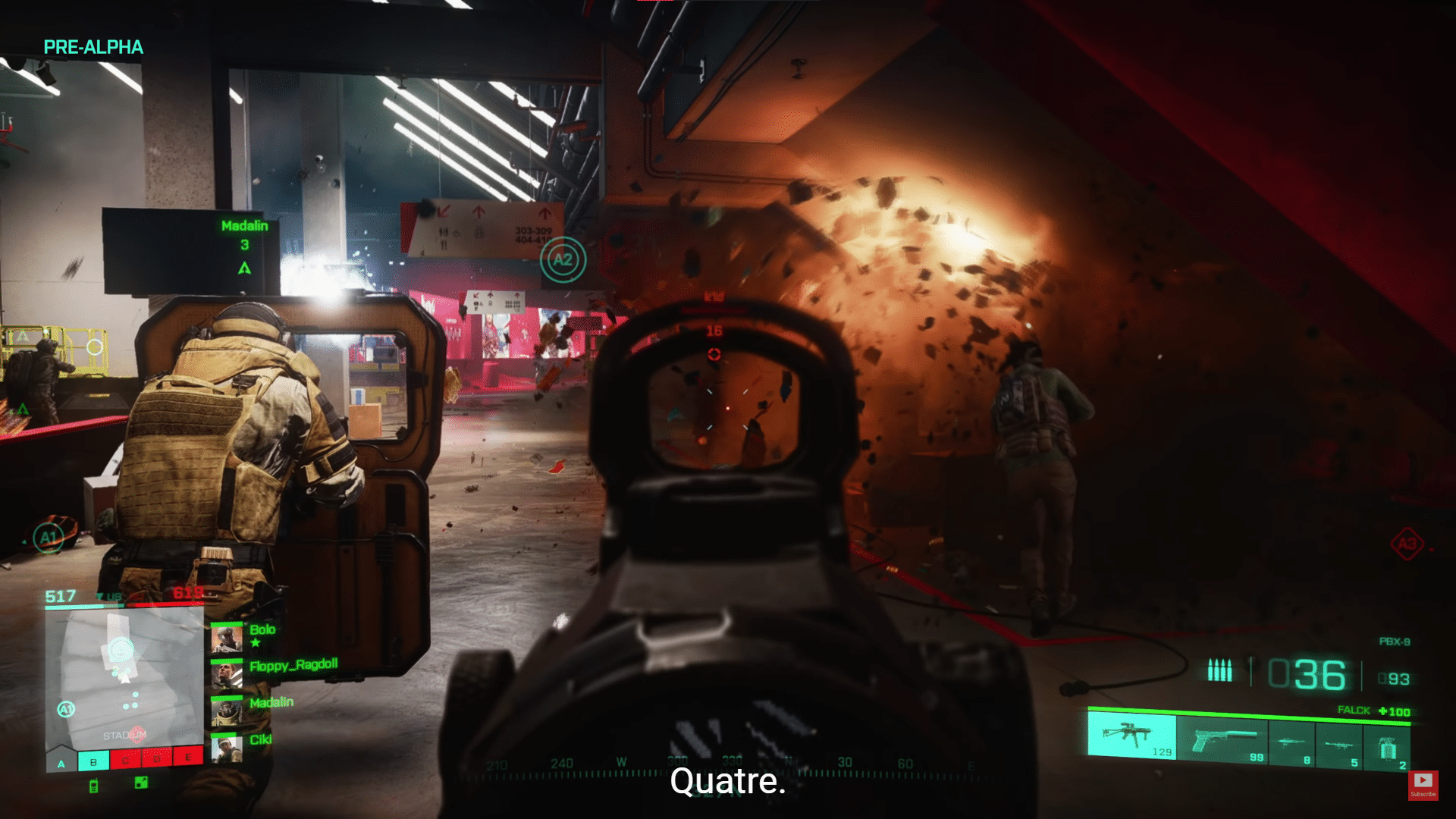Viewport: 1456px width, 819px height.
Task: Click the YouTube Subscribe button
Action: [1423, 784]
